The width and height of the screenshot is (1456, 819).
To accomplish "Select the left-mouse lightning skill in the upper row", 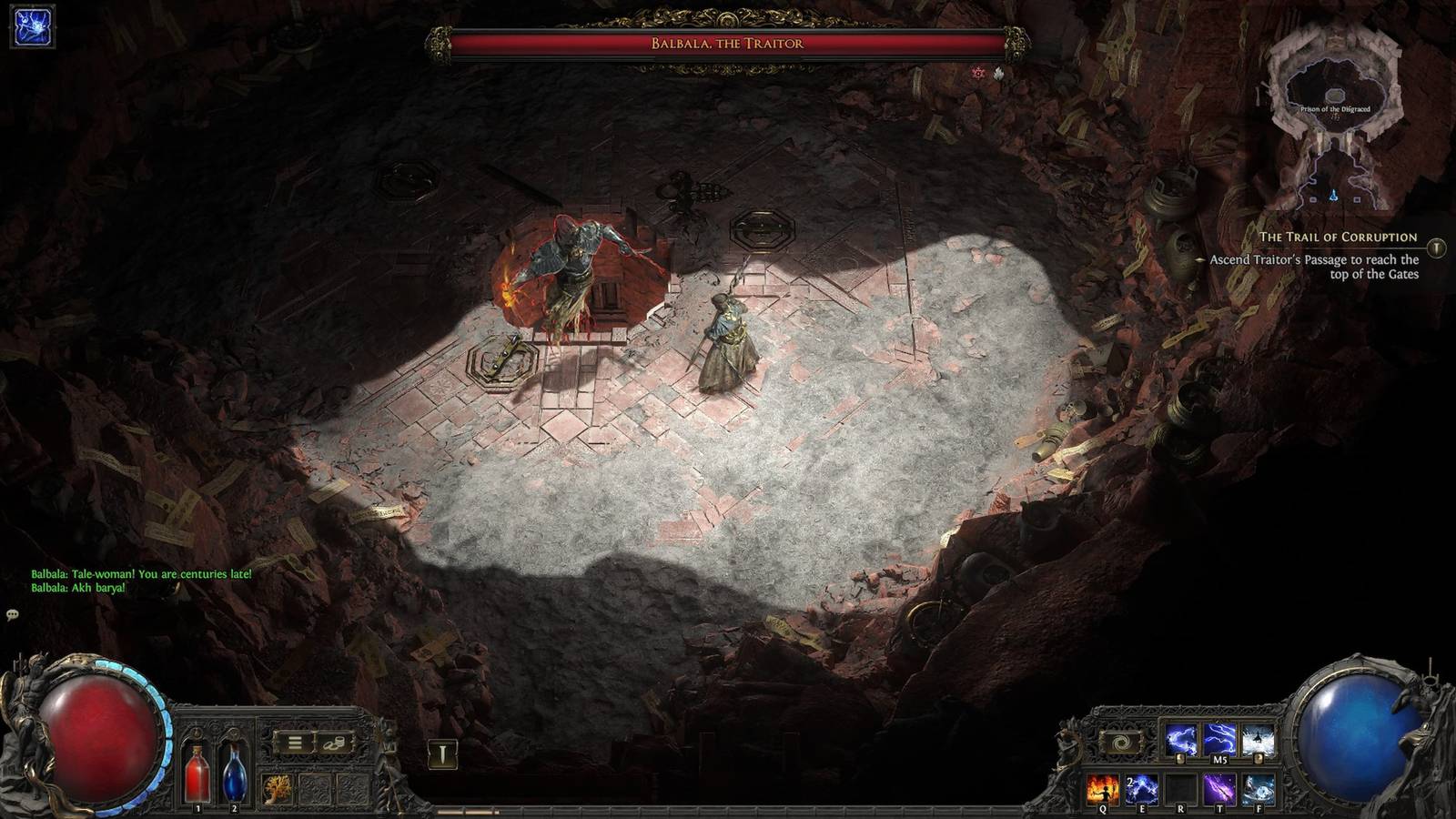I will coord(1181,739).
